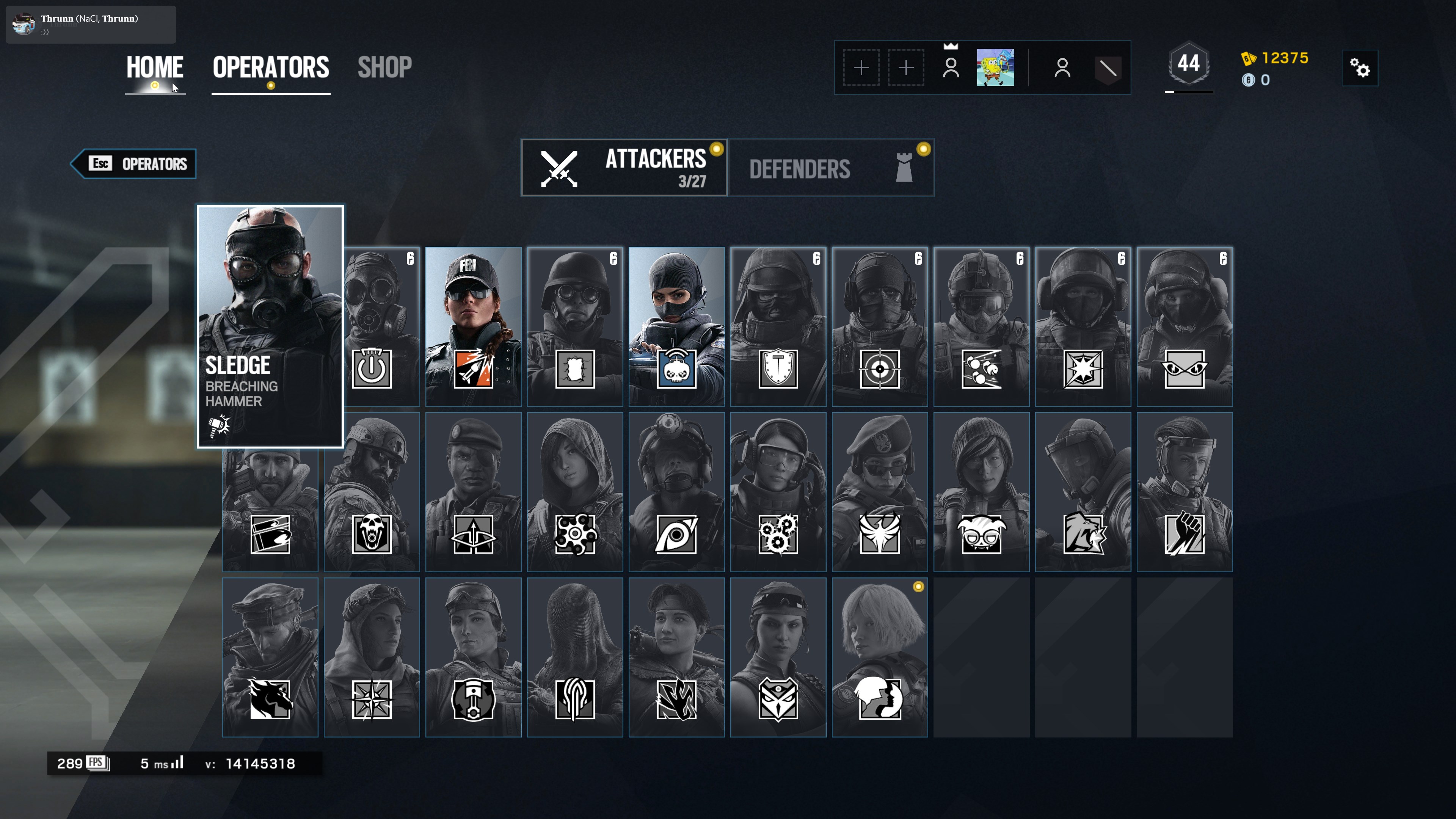This screenshot has width=1456, height=819.
Task: Open the Thrunn chat overlay notification
Action: pos(91,24)
